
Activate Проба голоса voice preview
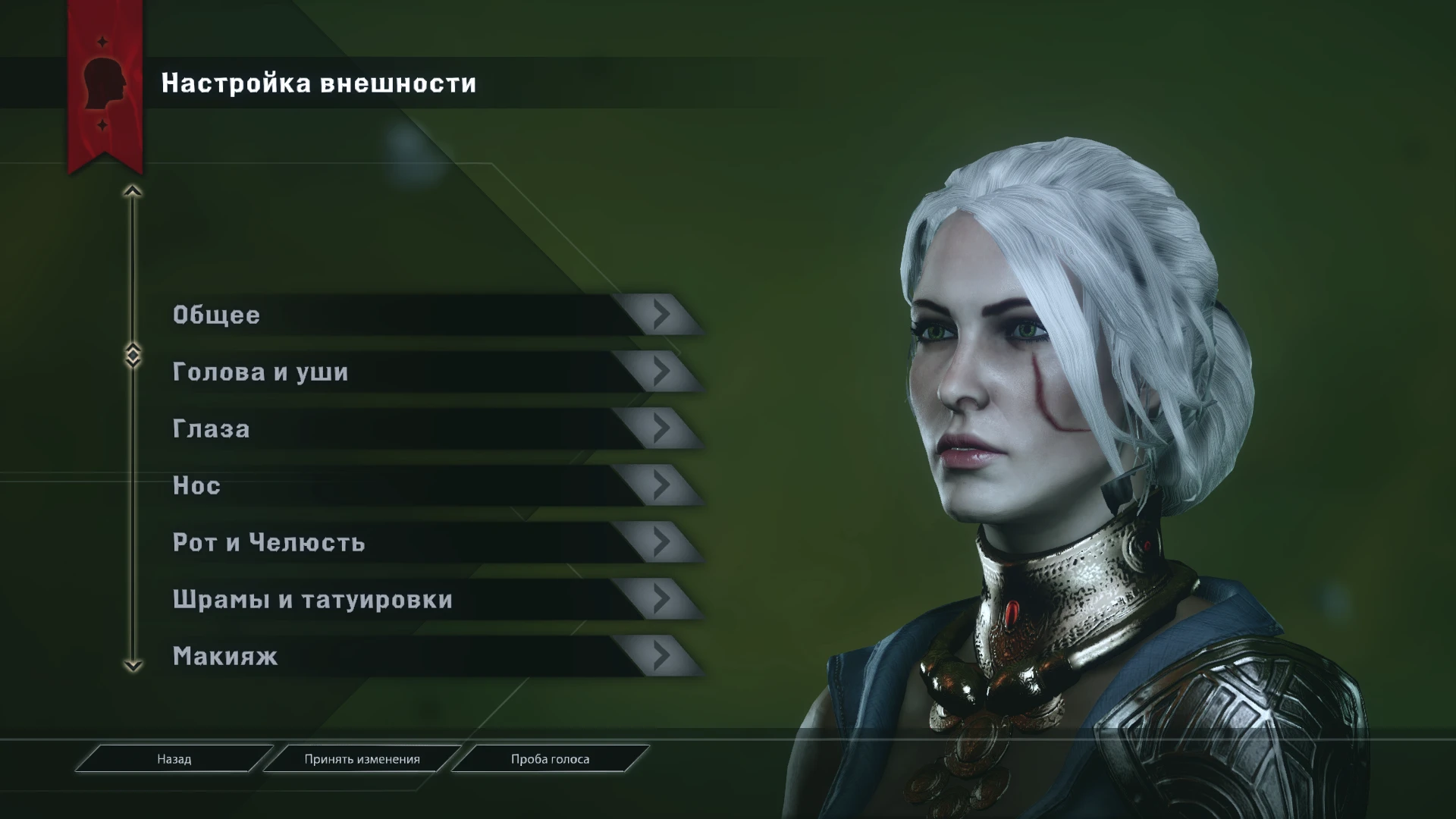coord(548,758)
